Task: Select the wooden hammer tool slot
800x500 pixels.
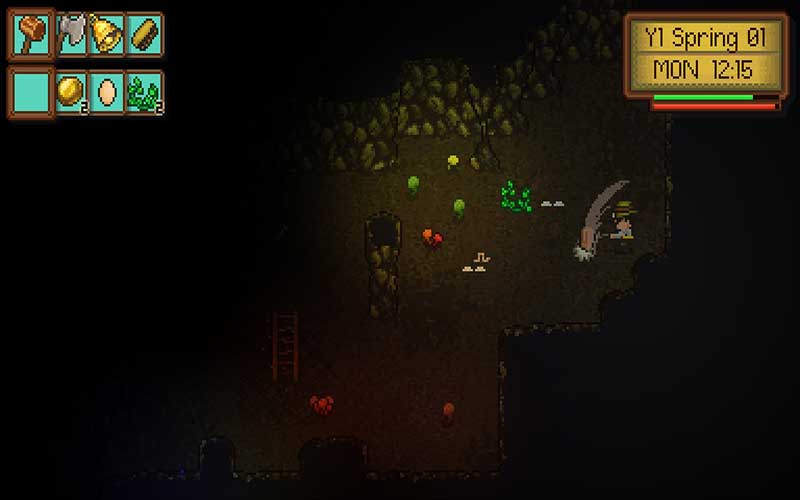Action: (30, 35)
